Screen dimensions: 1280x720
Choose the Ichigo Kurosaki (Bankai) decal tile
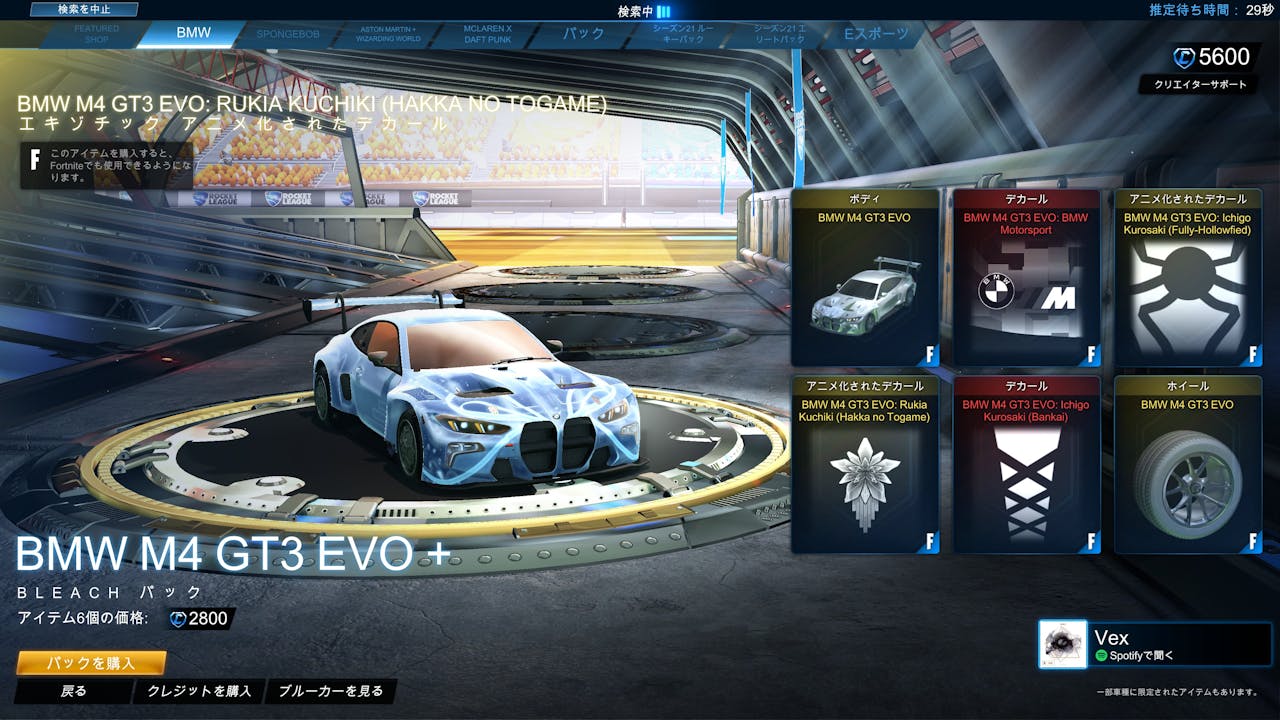pos(1026,464)
